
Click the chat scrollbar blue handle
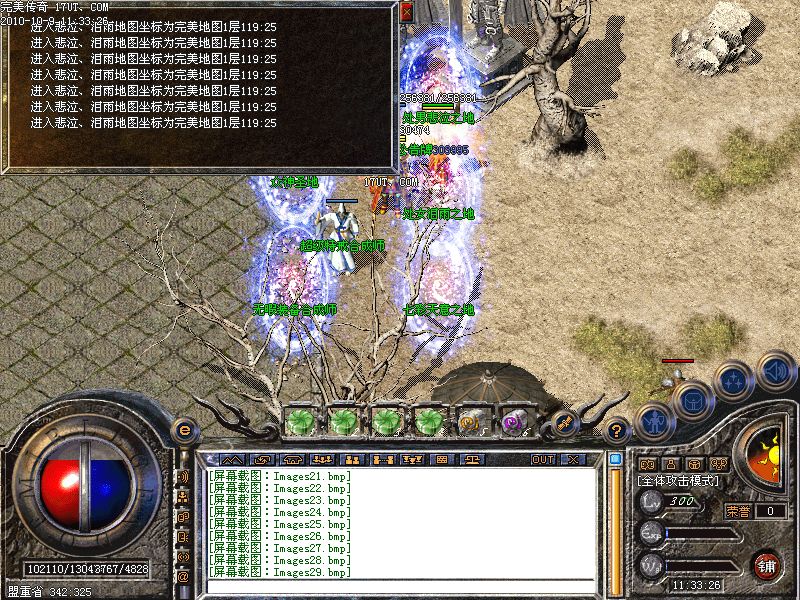coord(615,460)
